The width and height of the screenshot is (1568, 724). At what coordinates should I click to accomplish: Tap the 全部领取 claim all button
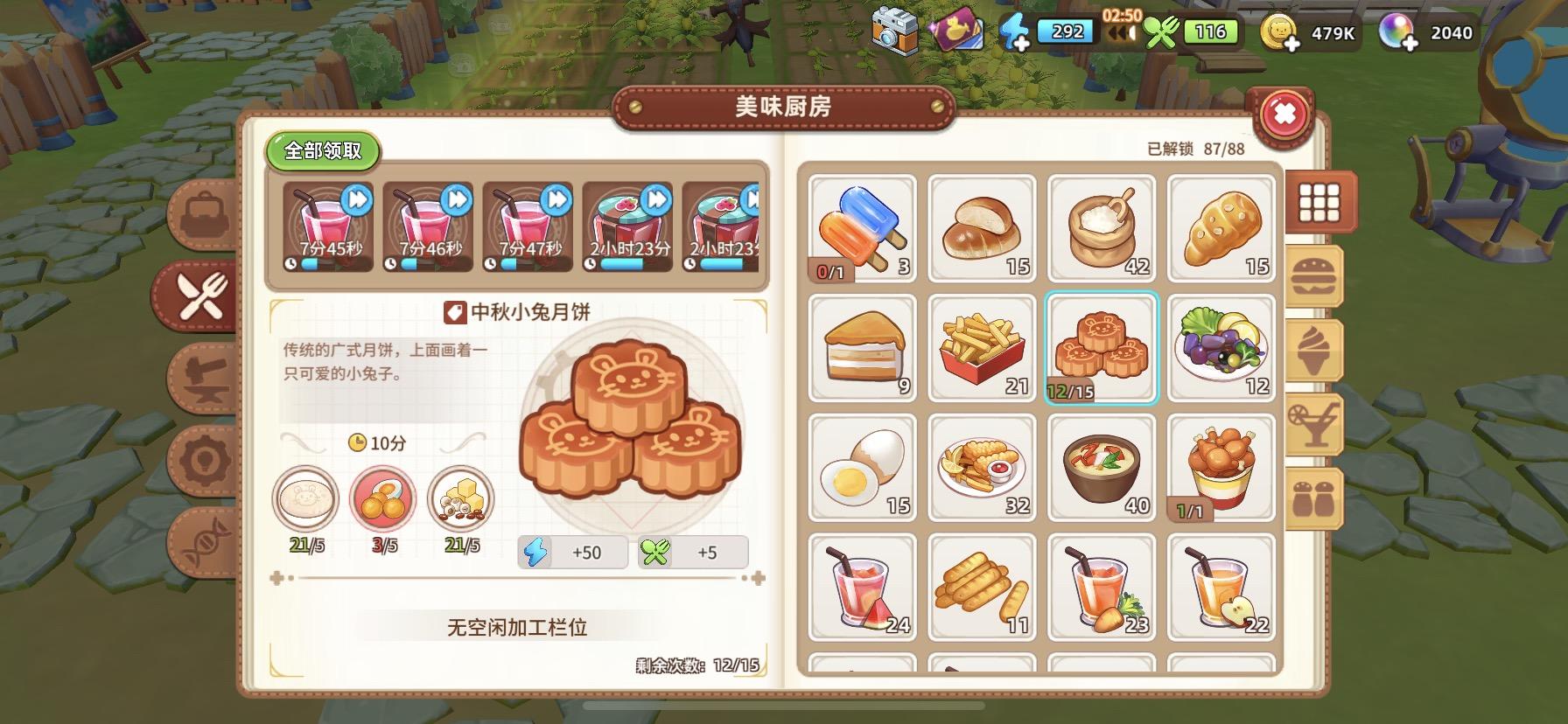[324, 150]
